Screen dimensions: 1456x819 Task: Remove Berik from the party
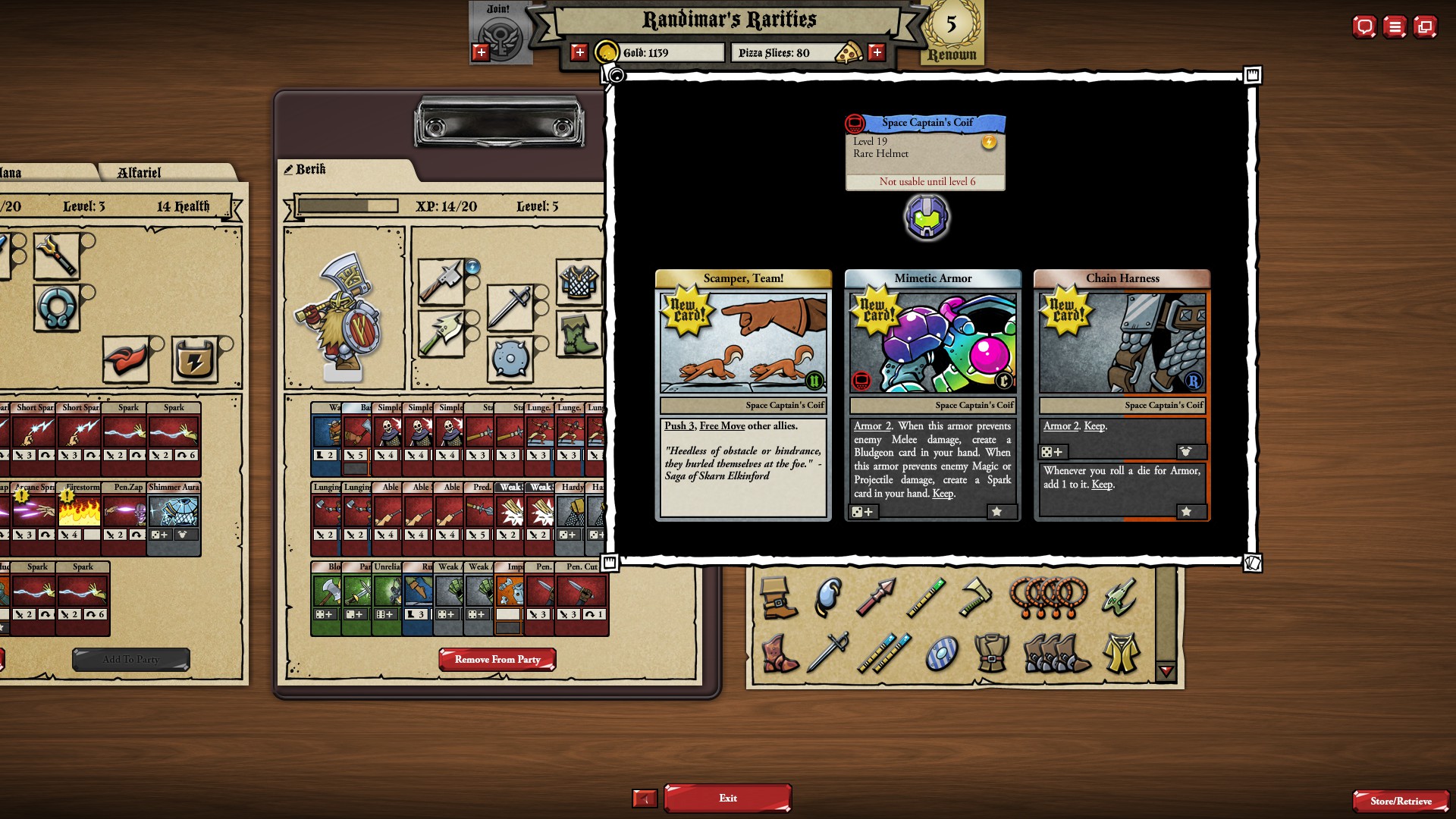click(x=497, y=659)
